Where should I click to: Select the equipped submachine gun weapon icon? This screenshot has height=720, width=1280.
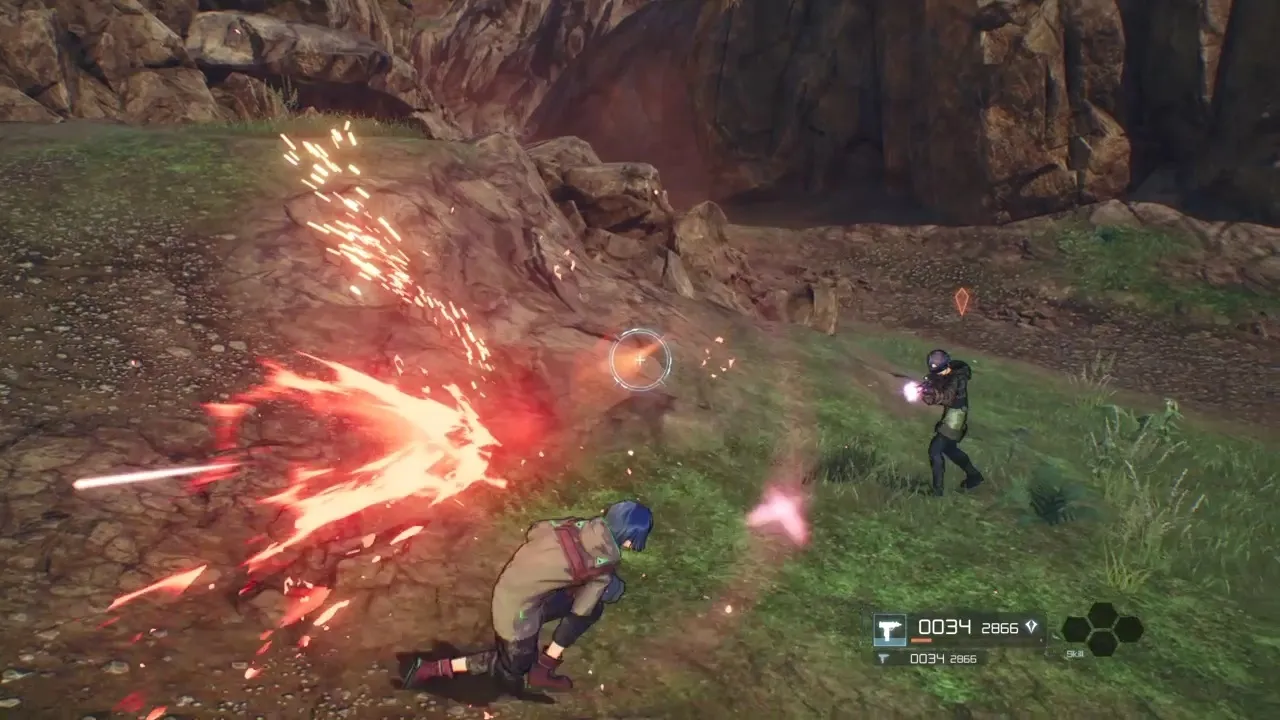890,628
